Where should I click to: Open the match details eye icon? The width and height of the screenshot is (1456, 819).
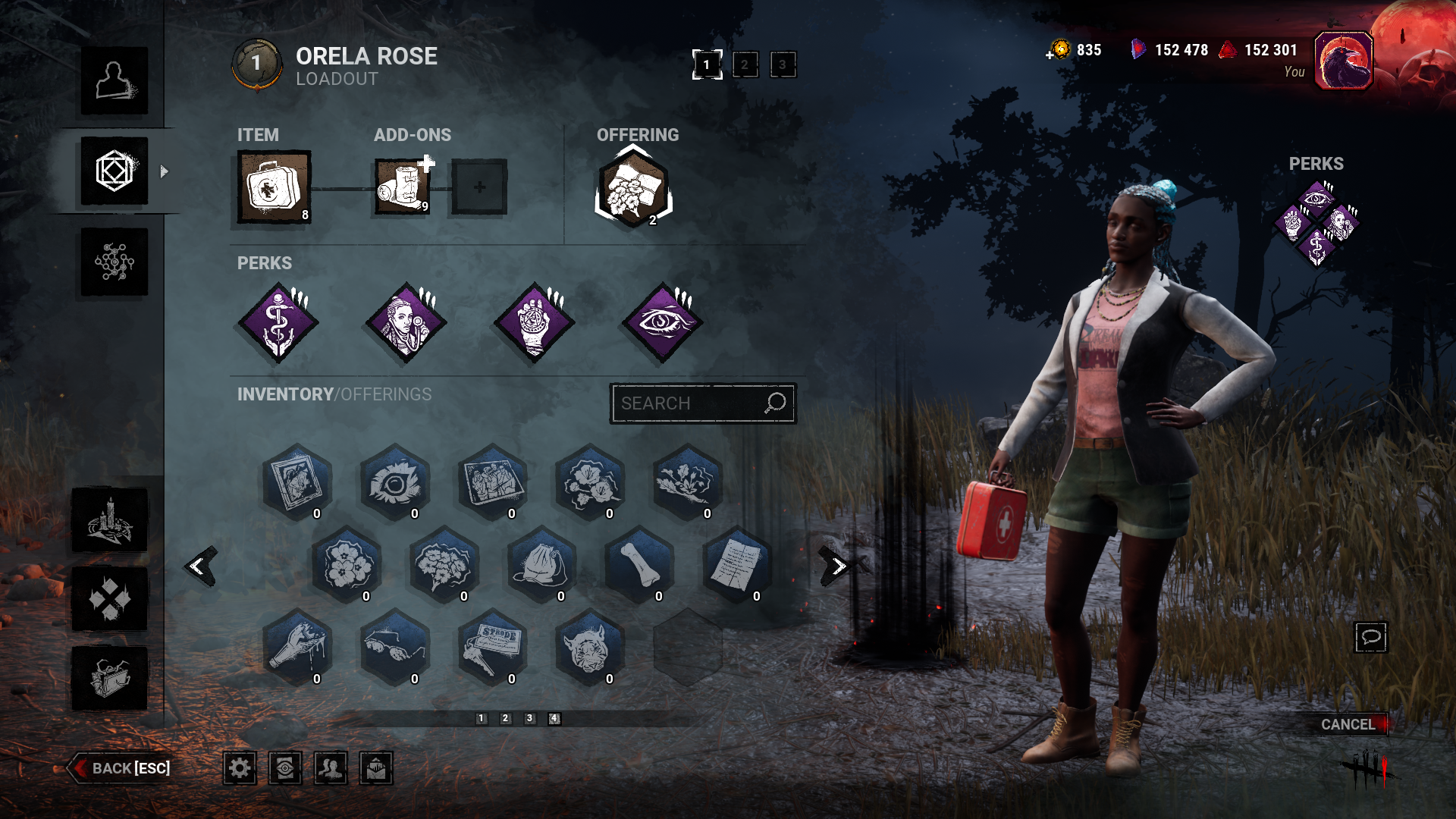pyautogui.click(x=286, y=768)
